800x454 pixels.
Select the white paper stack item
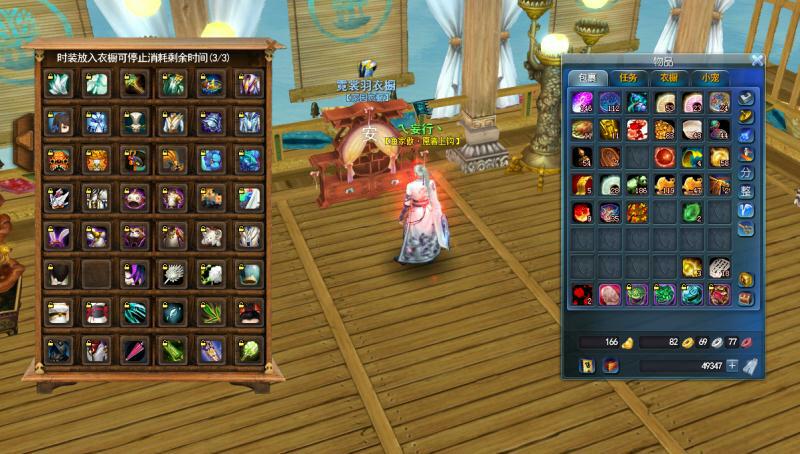pos(719,267)
